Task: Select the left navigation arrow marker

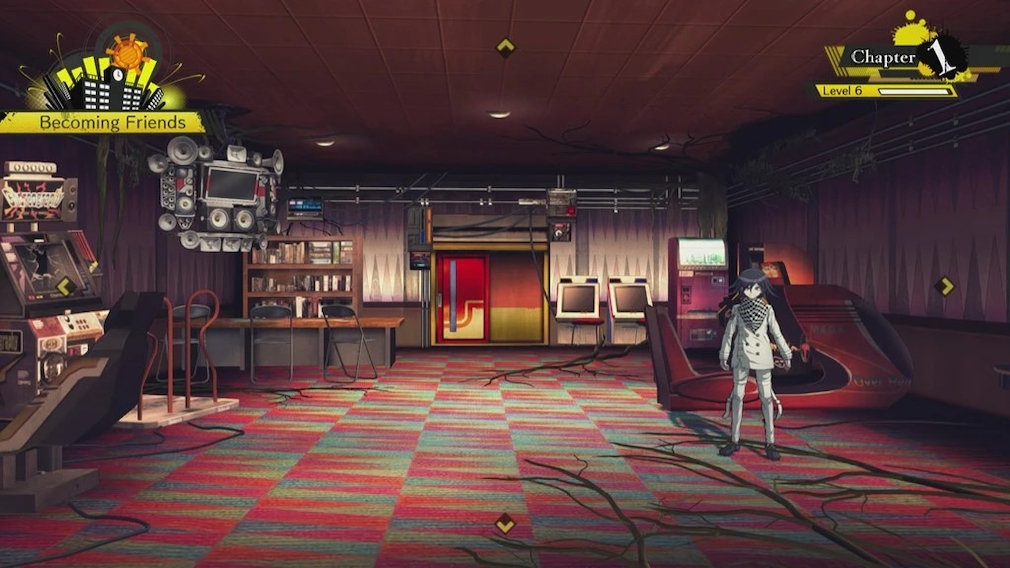Action: pos(65,286)
